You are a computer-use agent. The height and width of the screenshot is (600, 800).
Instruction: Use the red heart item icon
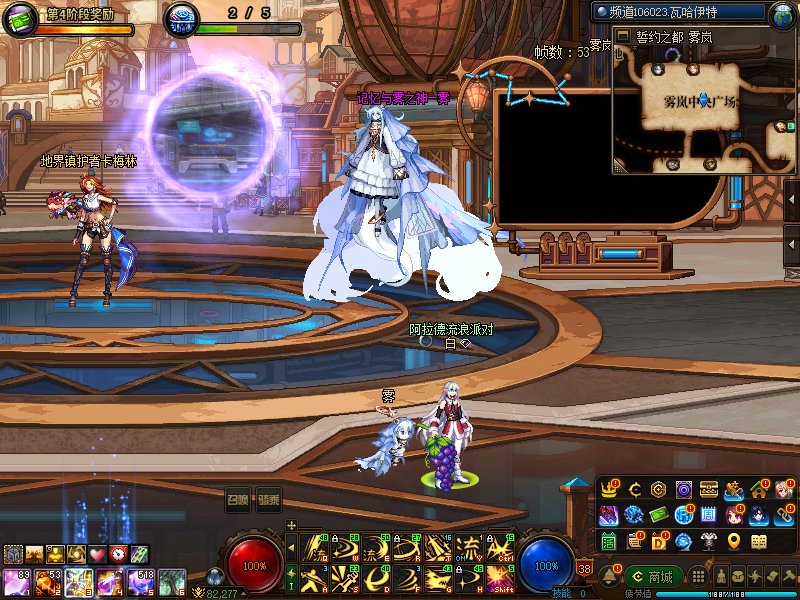[x=97, y=554]
